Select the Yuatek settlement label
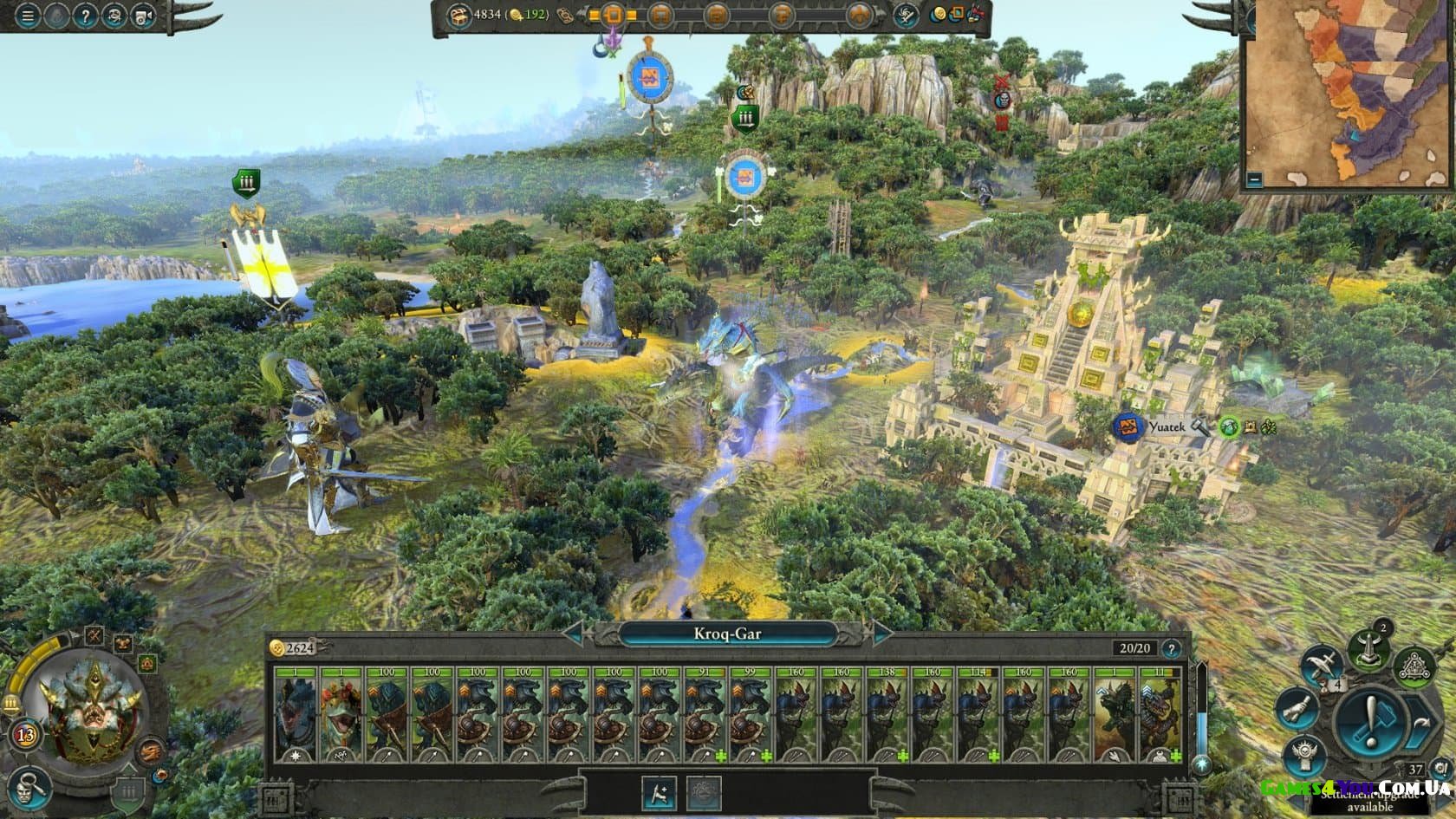 pyautogui.click(x=1167, y=427)
